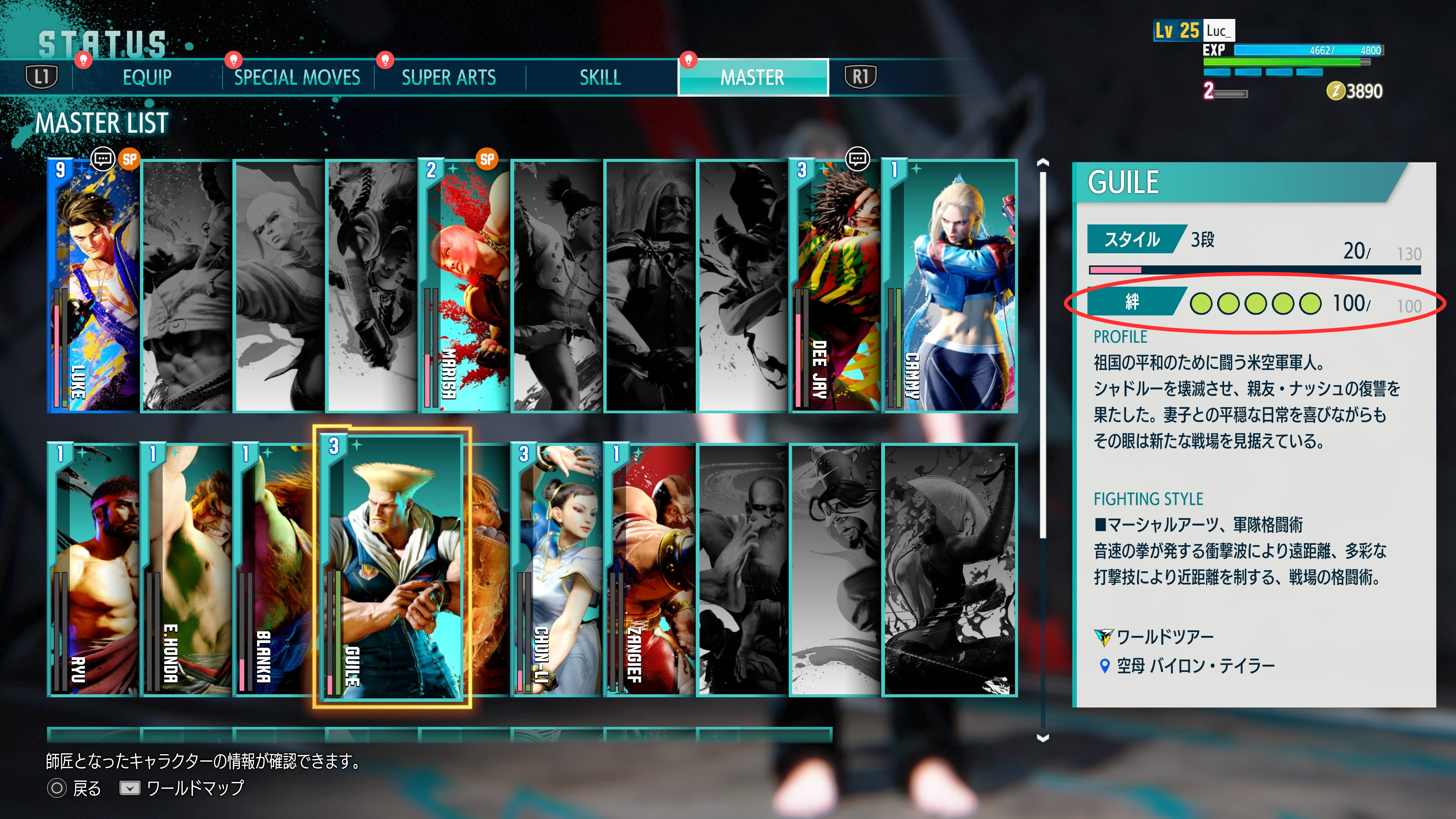This screenshot has width=1456, height=819.
Task: Select the MASTER tab
Action: tap(752, 77)
